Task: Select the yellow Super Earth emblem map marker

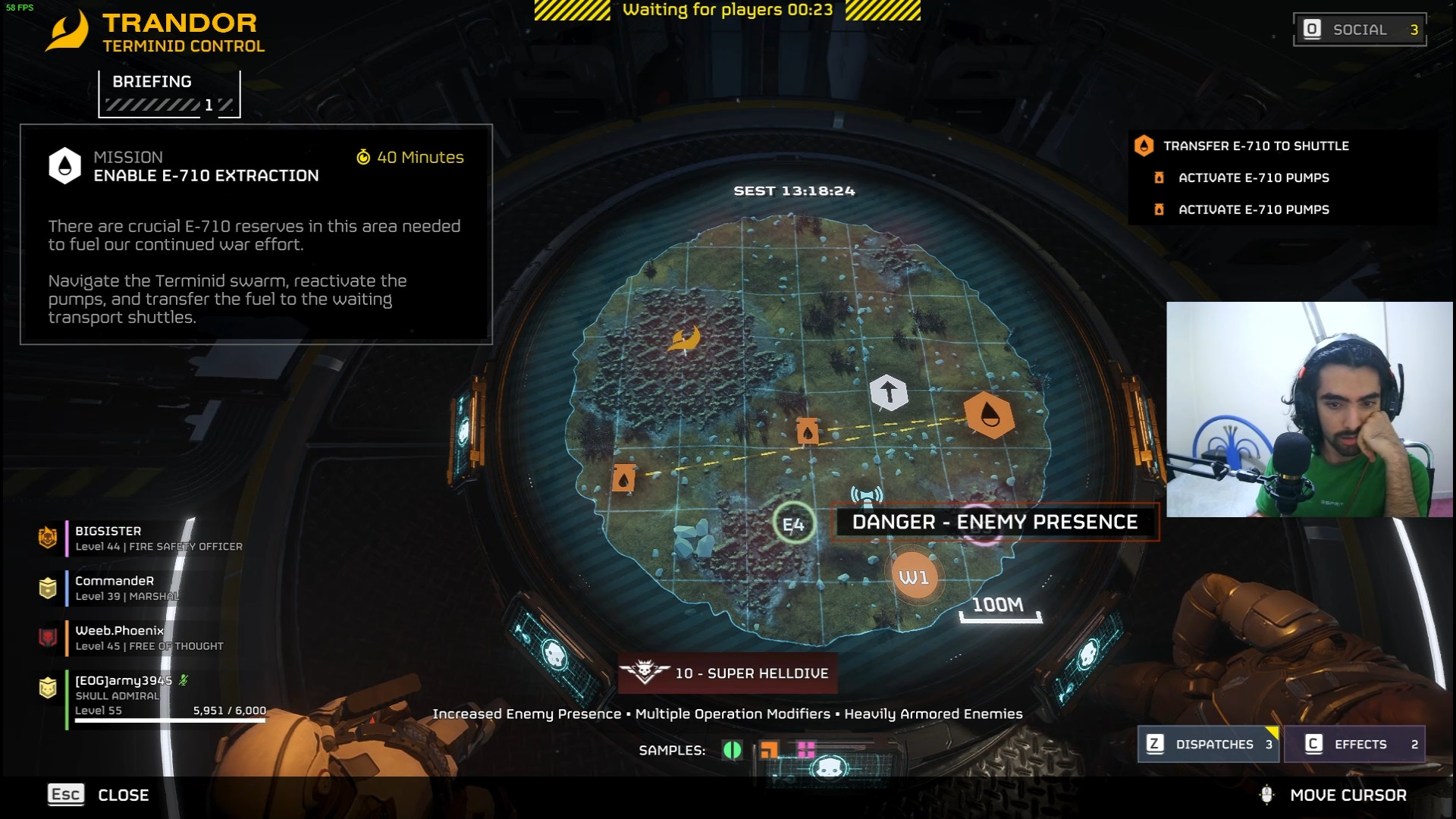Action: coord(684,338)
